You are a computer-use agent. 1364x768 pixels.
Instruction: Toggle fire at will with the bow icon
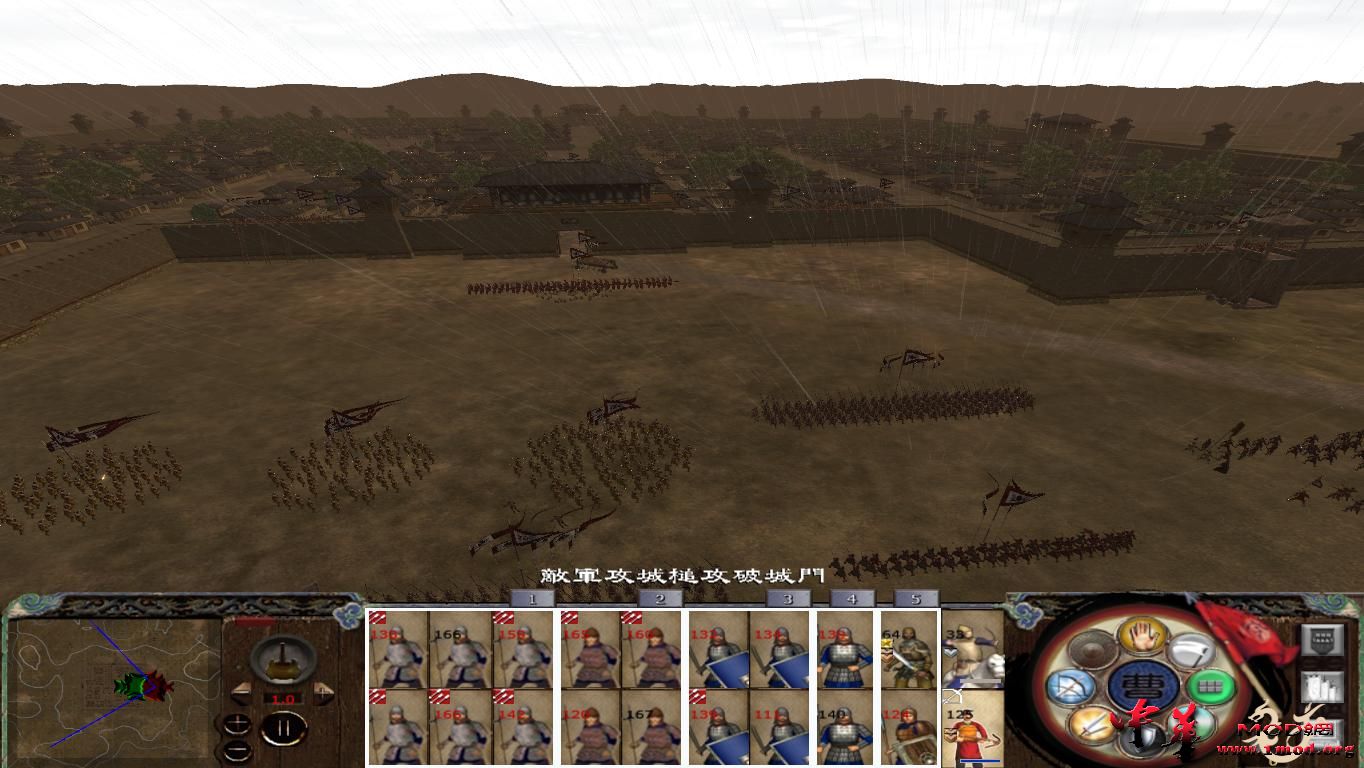(x=1071, y=685)
